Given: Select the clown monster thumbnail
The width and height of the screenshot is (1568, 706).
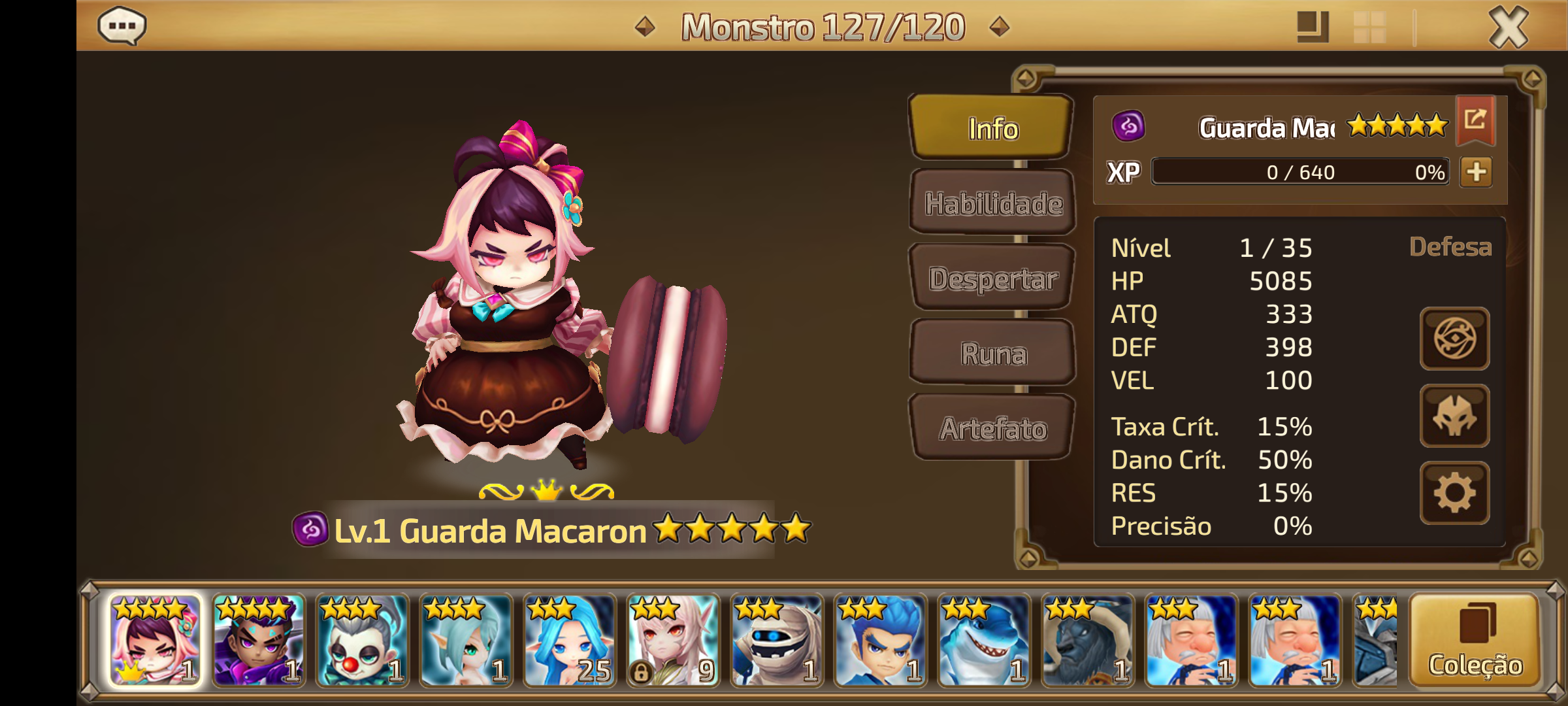Looking at the screenshot, I should click(x=362, y=641).
